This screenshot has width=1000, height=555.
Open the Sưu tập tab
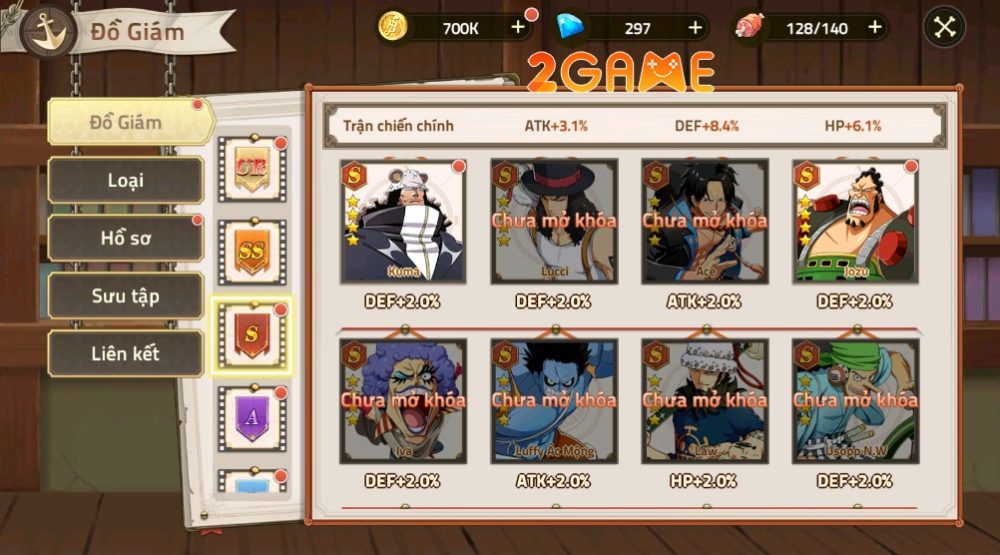126,296
